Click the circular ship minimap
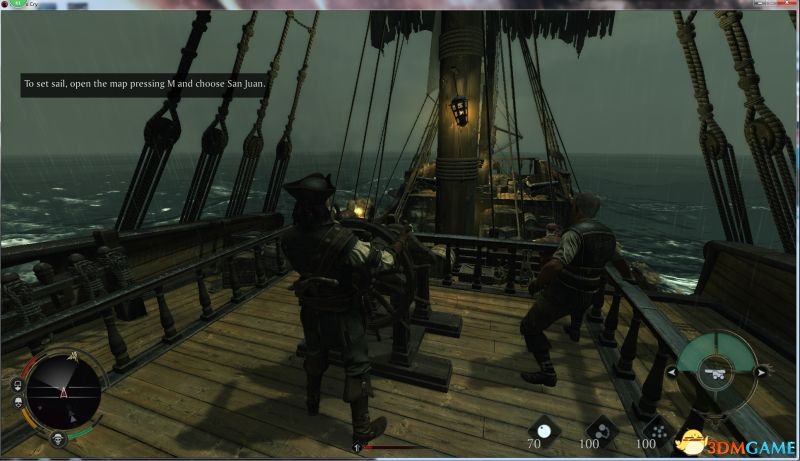 64,392
